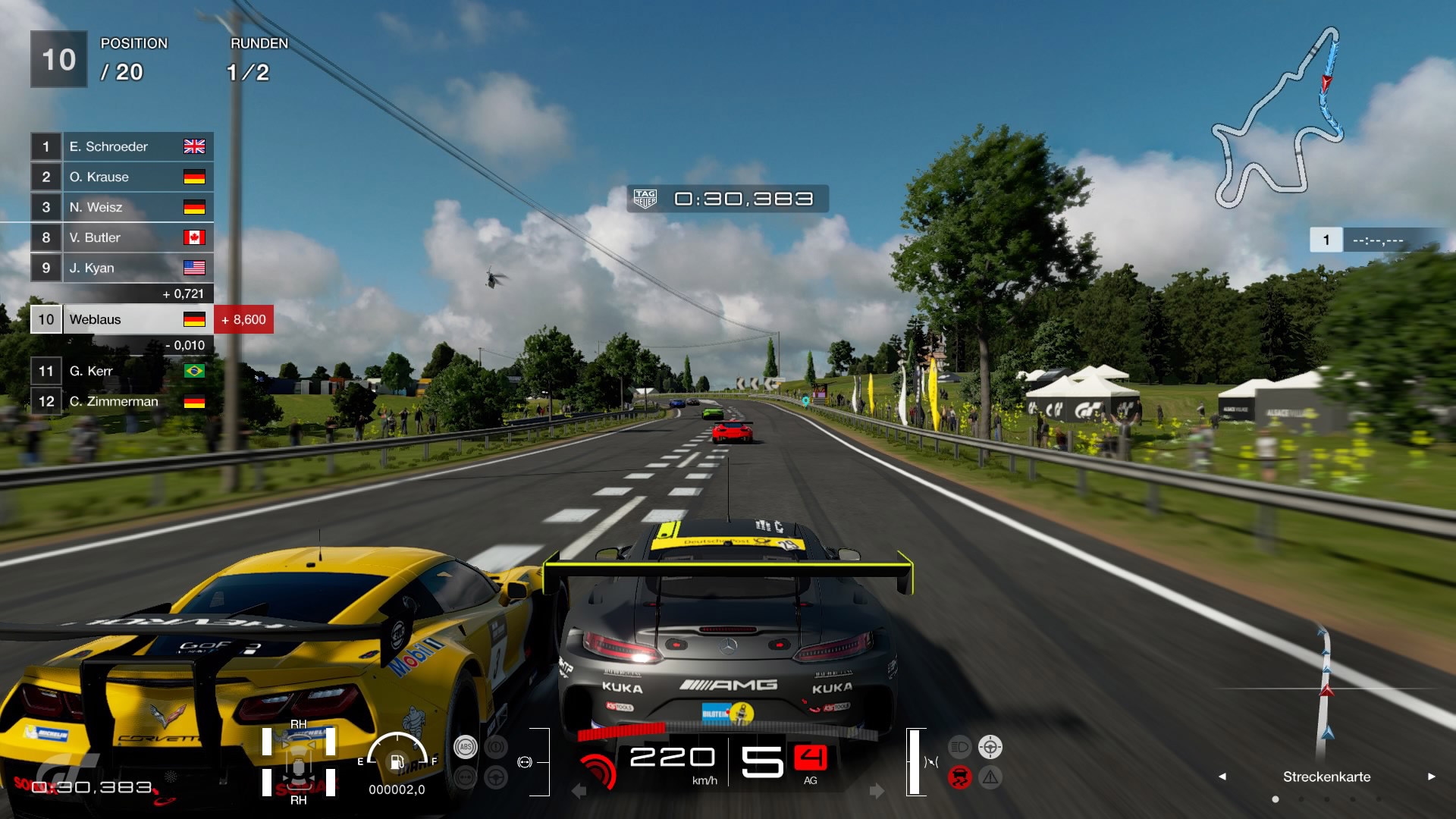This screenshot has height=819, width=1456.
Task: Click the red radar proximity icon
Action: [598, 771]
